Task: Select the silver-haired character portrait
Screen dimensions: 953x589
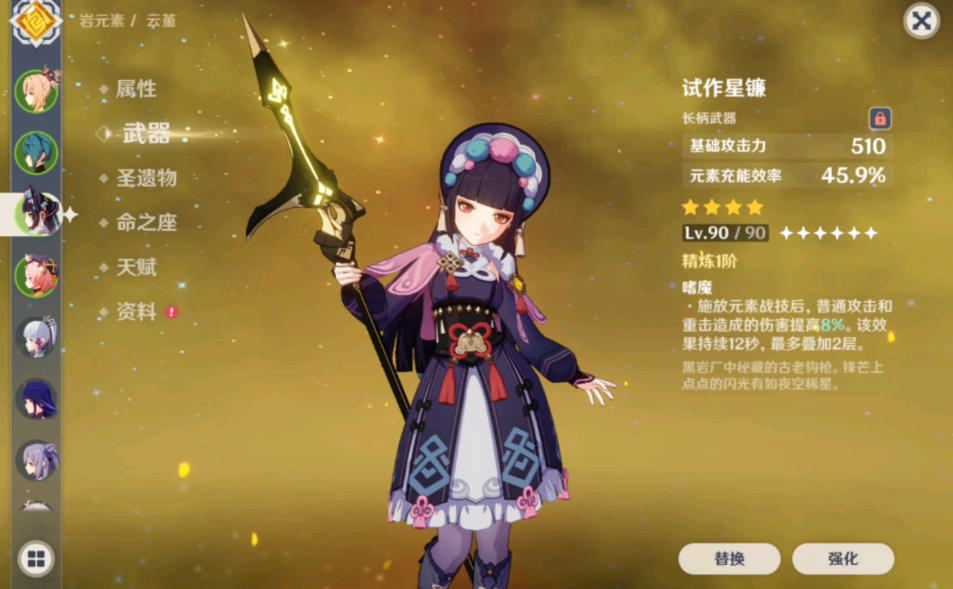Action: point(35,337)
